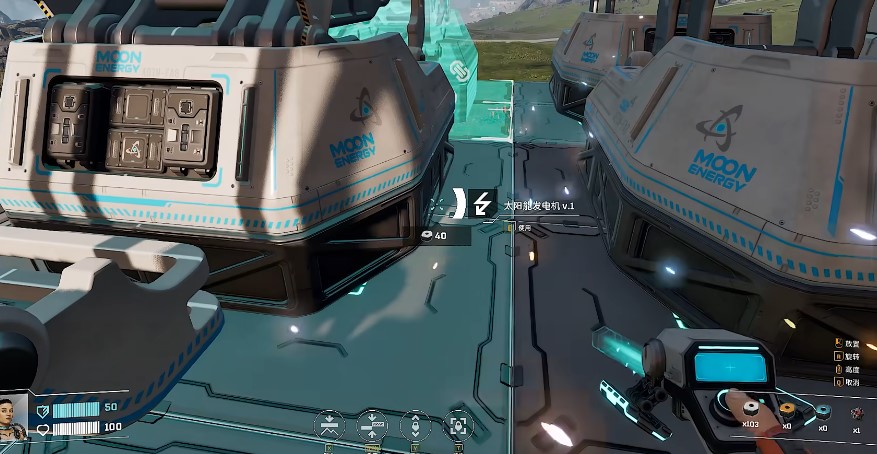Image resolution: width=877 pixels, height=454 pixels.
Task: Activate the vertical height adjust icon
Action: click(415, 424)
